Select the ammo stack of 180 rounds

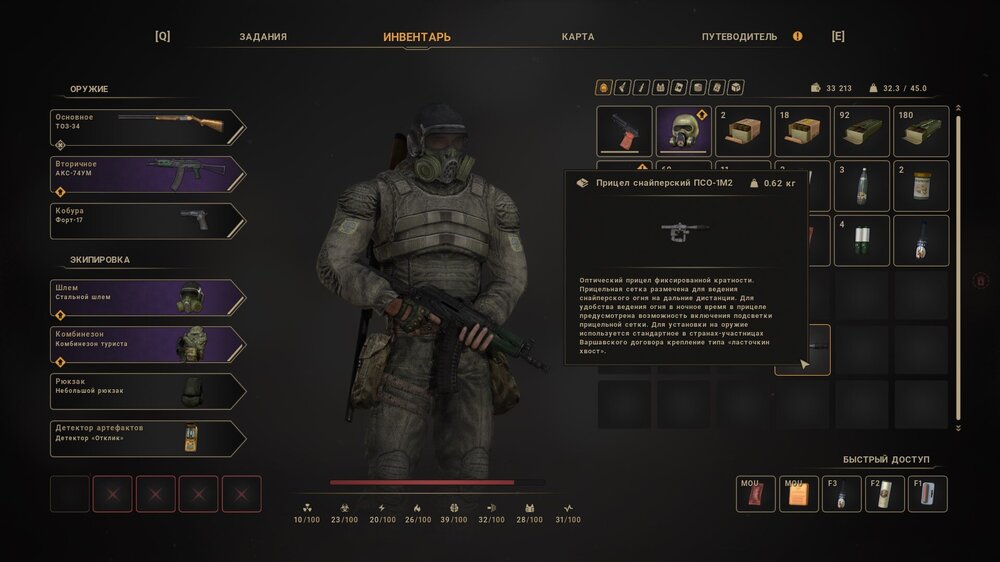[920, 132]
